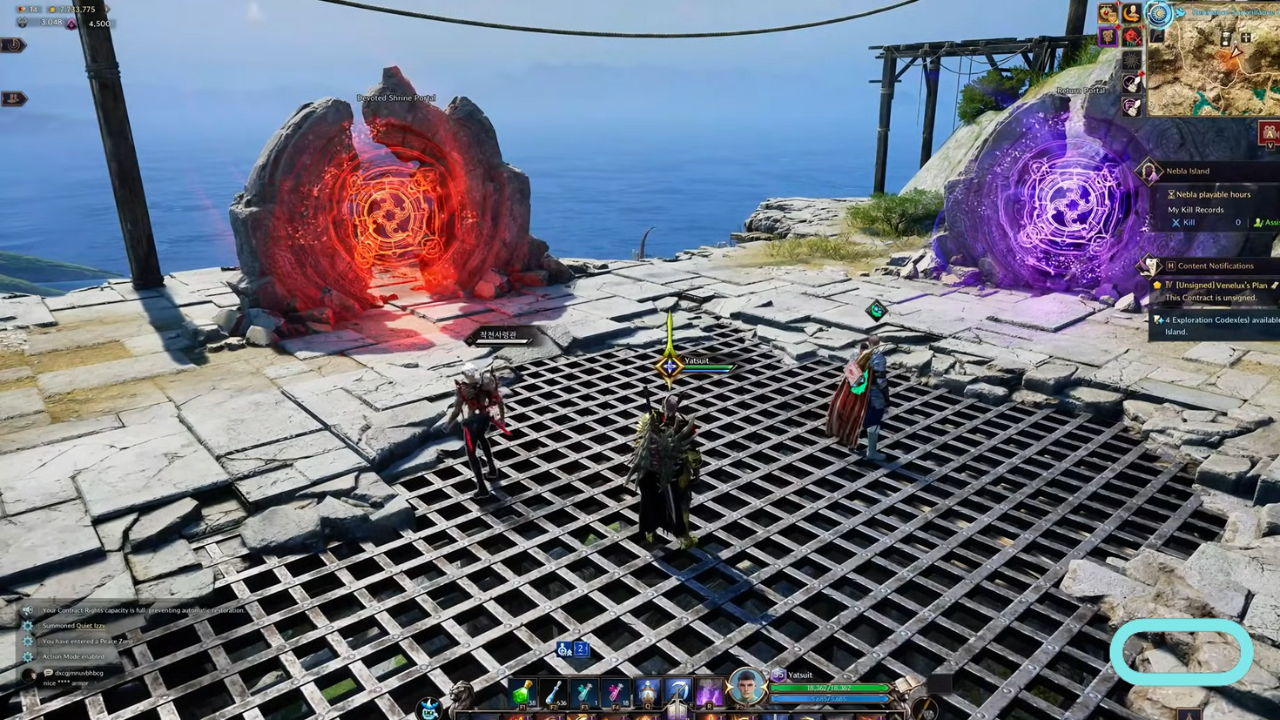Select the red crossed-swords event icon beside minimap
Screen dimensions: 1280x720
coord(1131,37)
